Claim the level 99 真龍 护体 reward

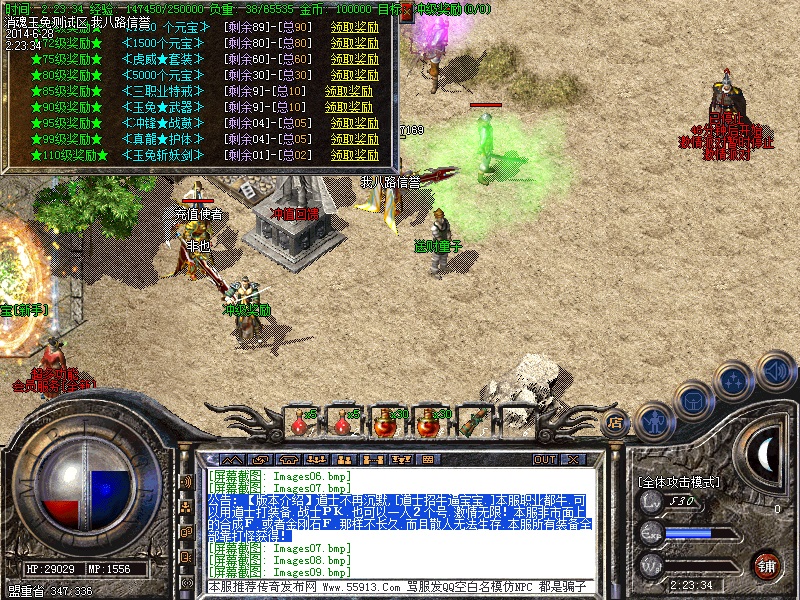[x=353, y=139]
